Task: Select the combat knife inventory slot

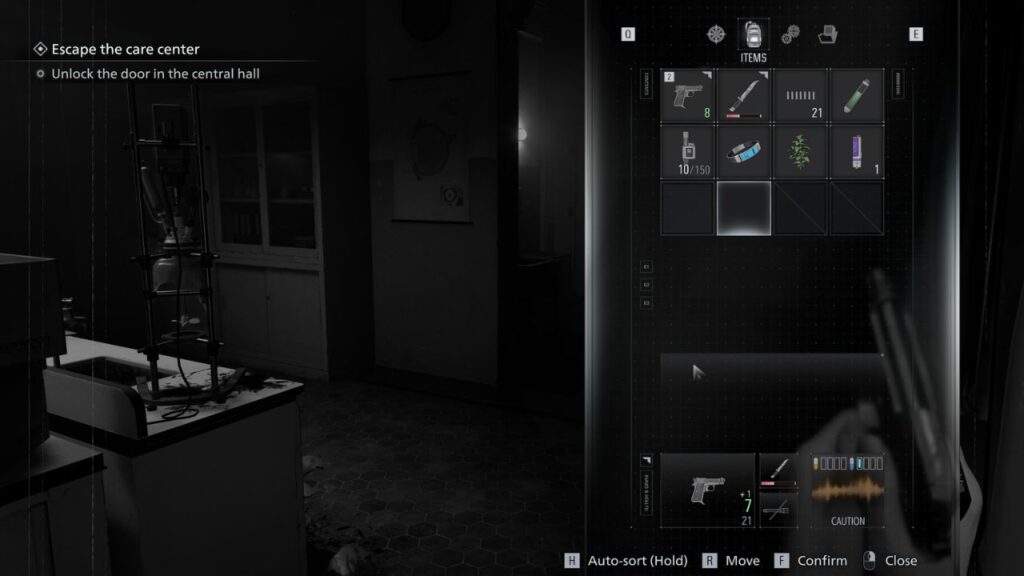Action: 744,96
